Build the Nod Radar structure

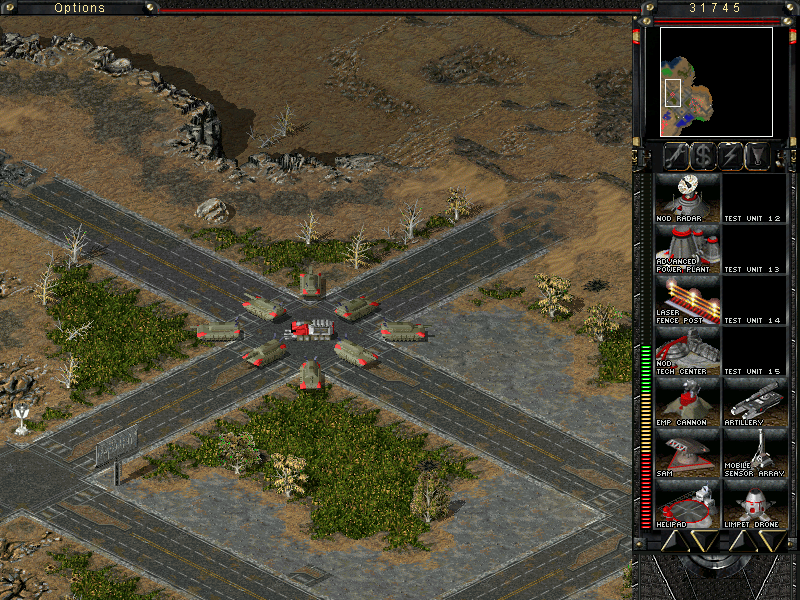pyautogui.click(x=687, y=197)
